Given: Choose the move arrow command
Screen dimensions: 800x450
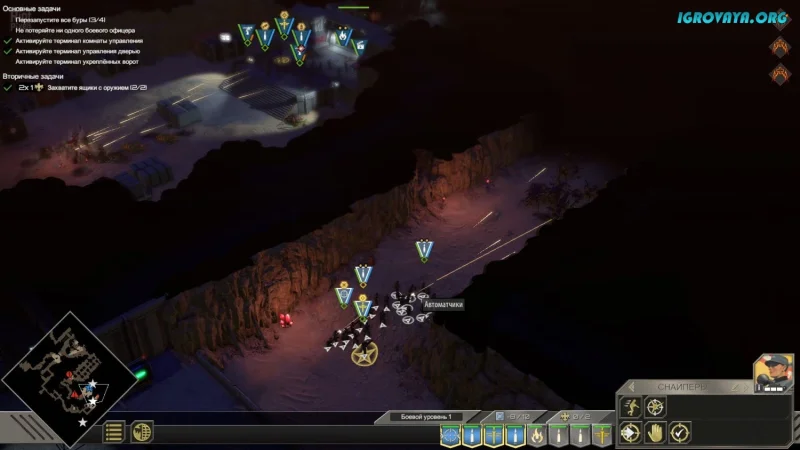Looking at the screenshot, I should (x=631, y=433).
